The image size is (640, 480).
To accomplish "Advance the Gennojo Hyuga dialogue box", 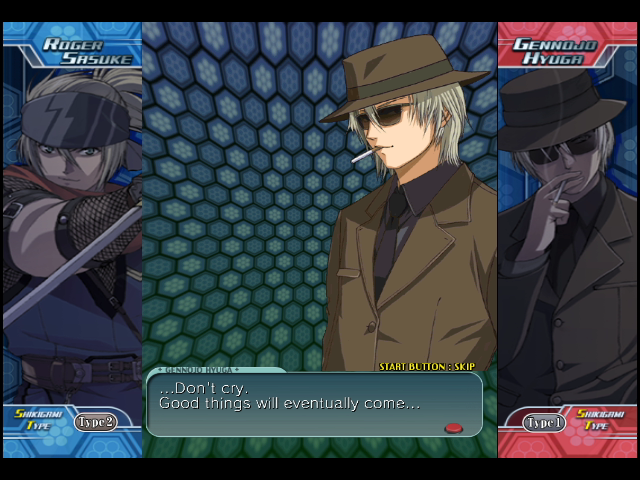I will 453,428.
